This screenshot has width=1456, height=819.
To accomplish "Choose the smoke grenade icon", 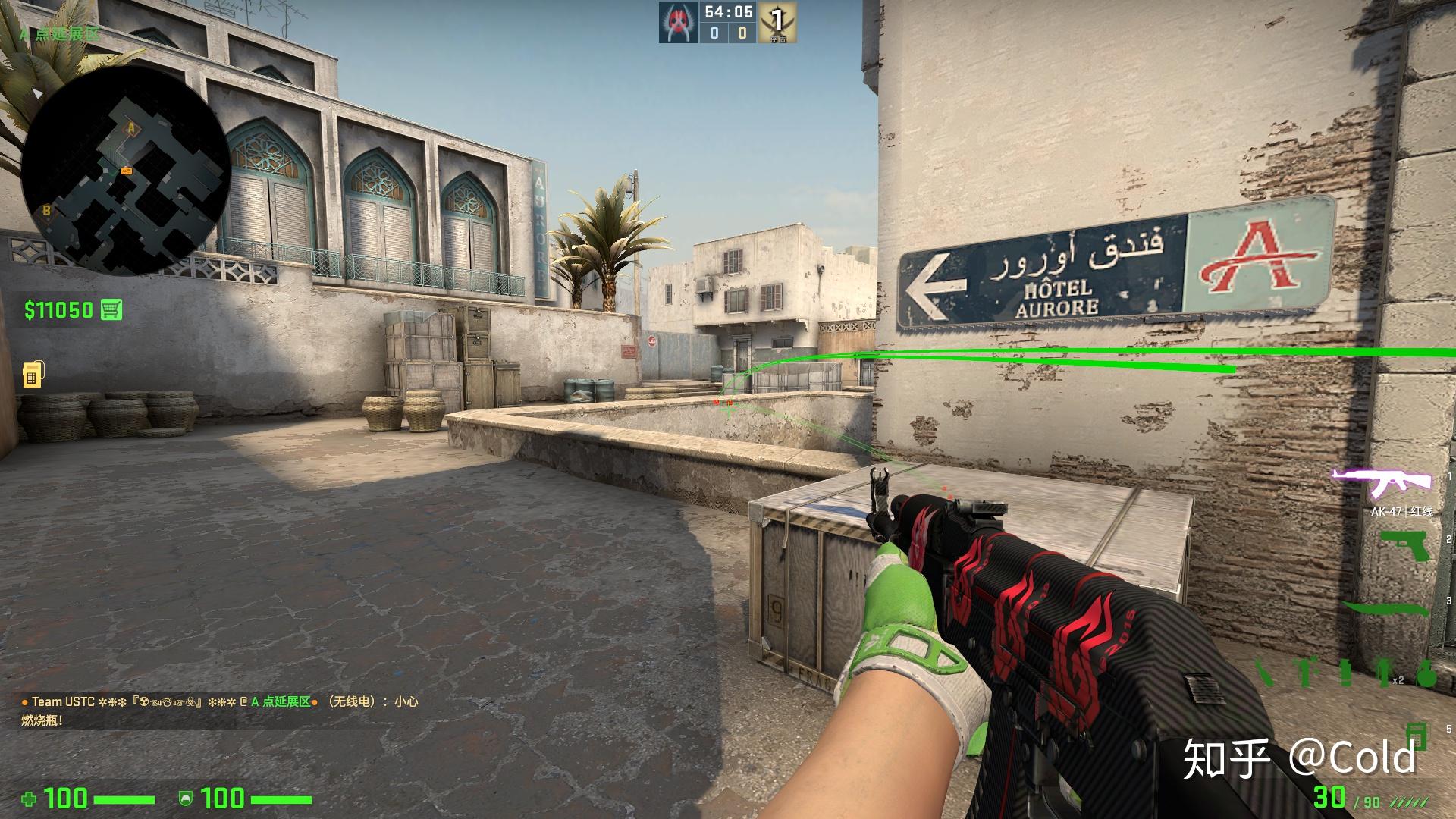I will [x=1346, y=673].
